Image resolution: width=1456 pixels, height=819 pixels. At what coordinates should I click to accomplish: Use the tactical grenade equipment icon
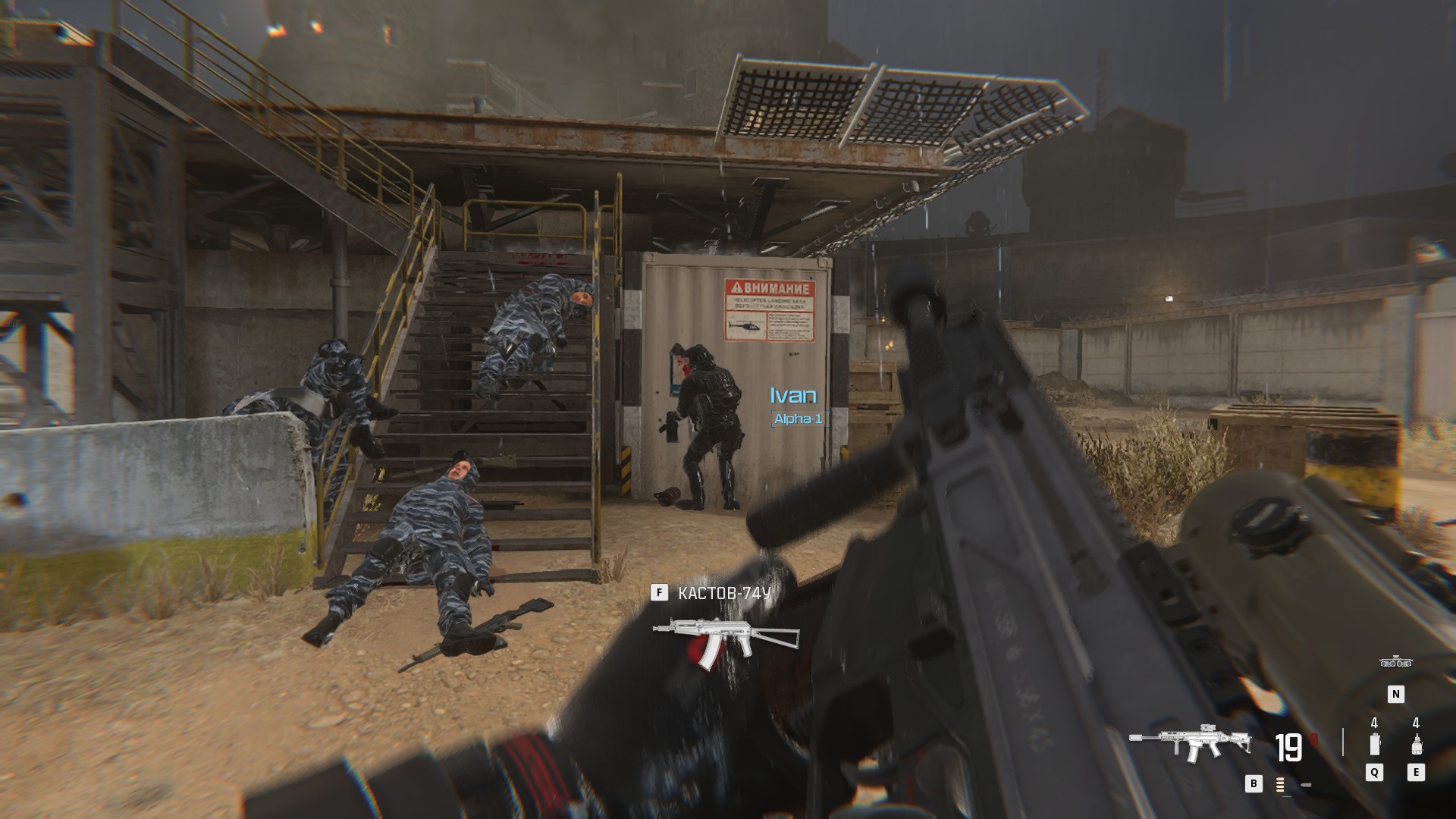1374,745
